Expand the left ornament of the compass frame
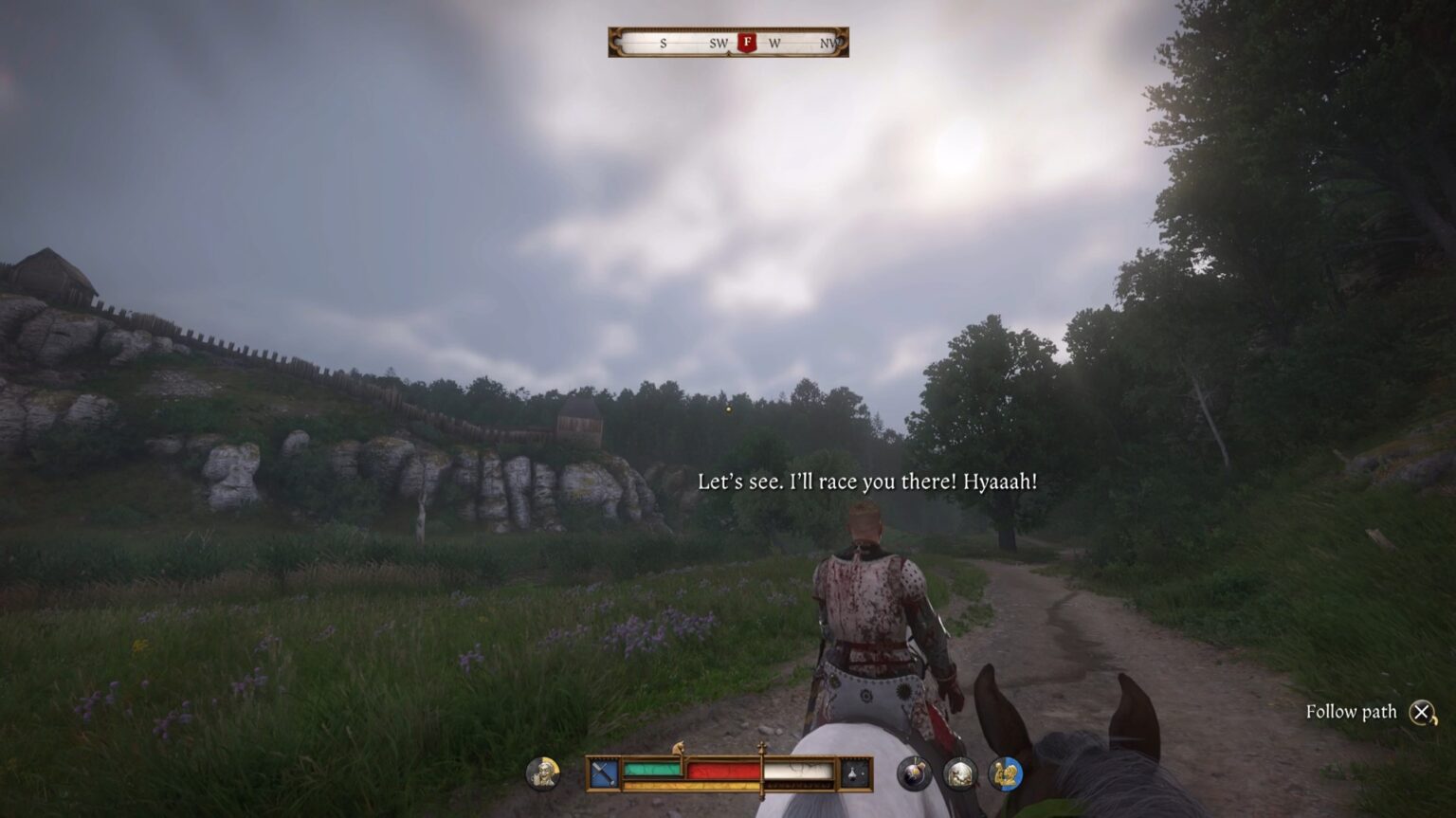The width and height of the screenshot is (1456, 818). 614,42
